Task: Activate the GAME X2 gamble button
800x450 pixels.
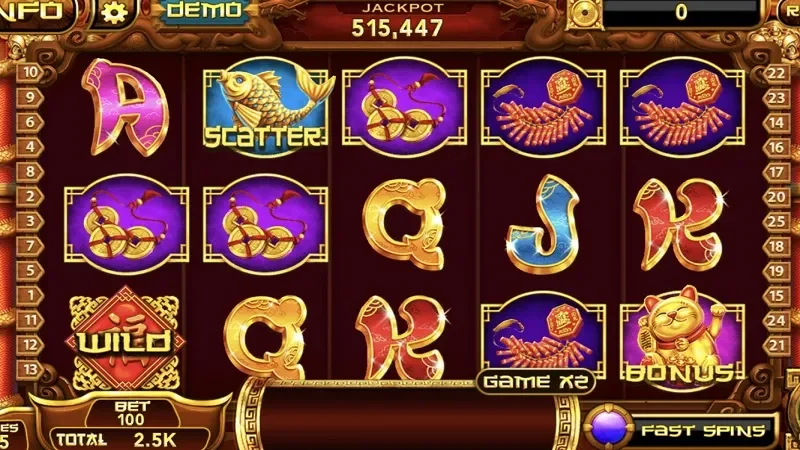Action: click(537, 381)
